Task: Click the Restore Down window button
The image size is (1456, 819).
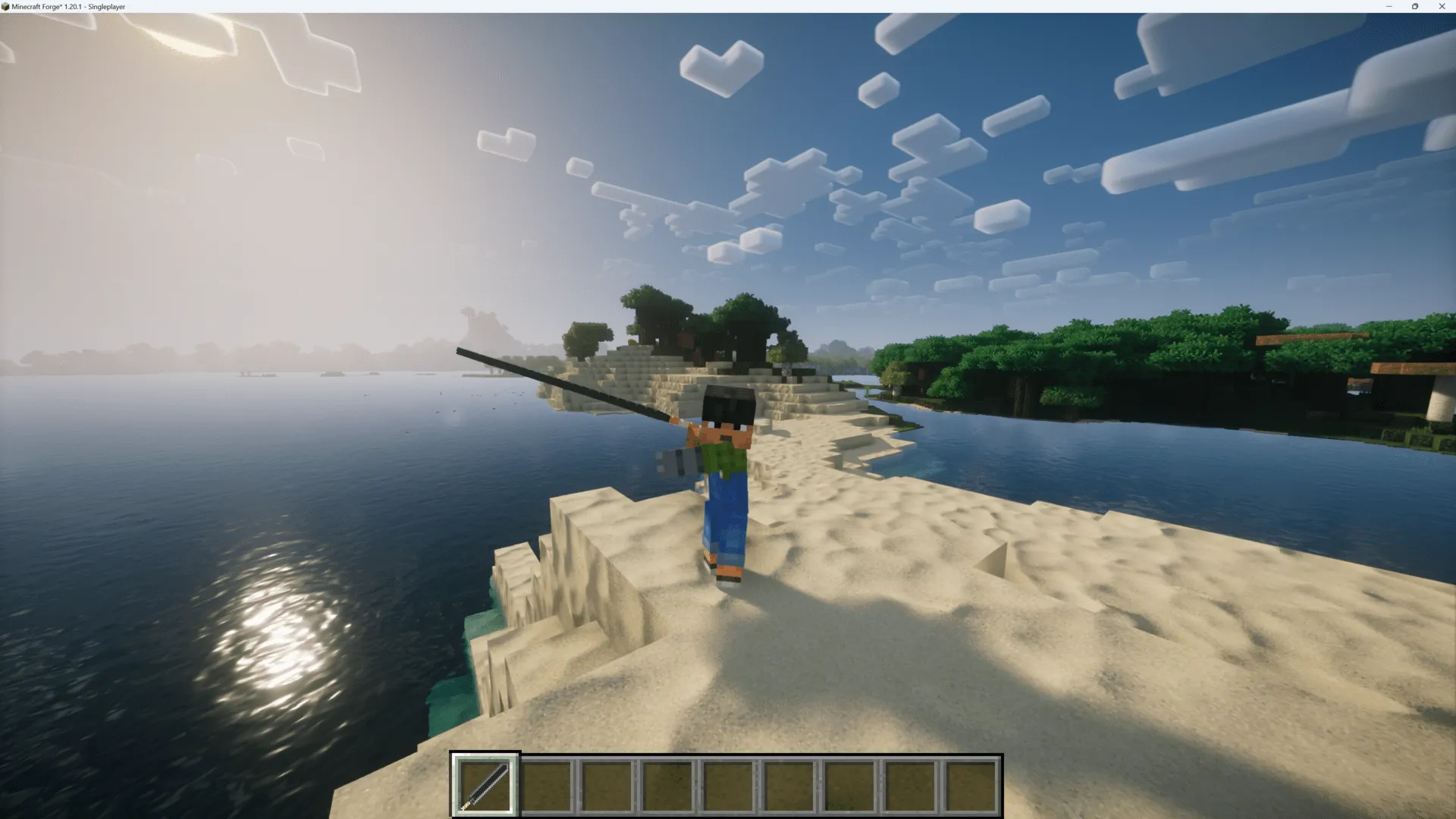Action: pos(1415,6)
